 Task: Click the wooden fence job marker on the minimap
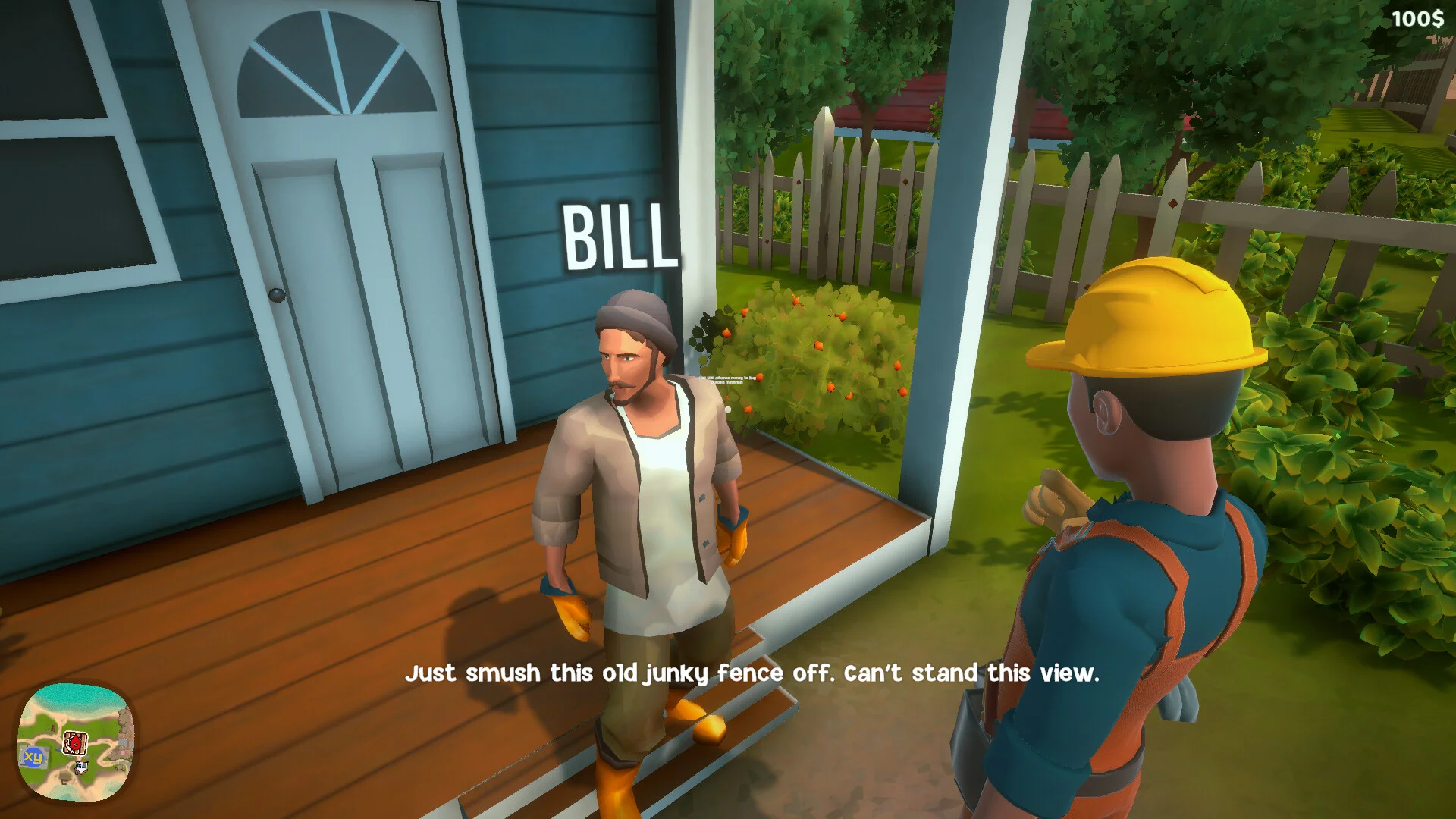(x=74, y=742)
